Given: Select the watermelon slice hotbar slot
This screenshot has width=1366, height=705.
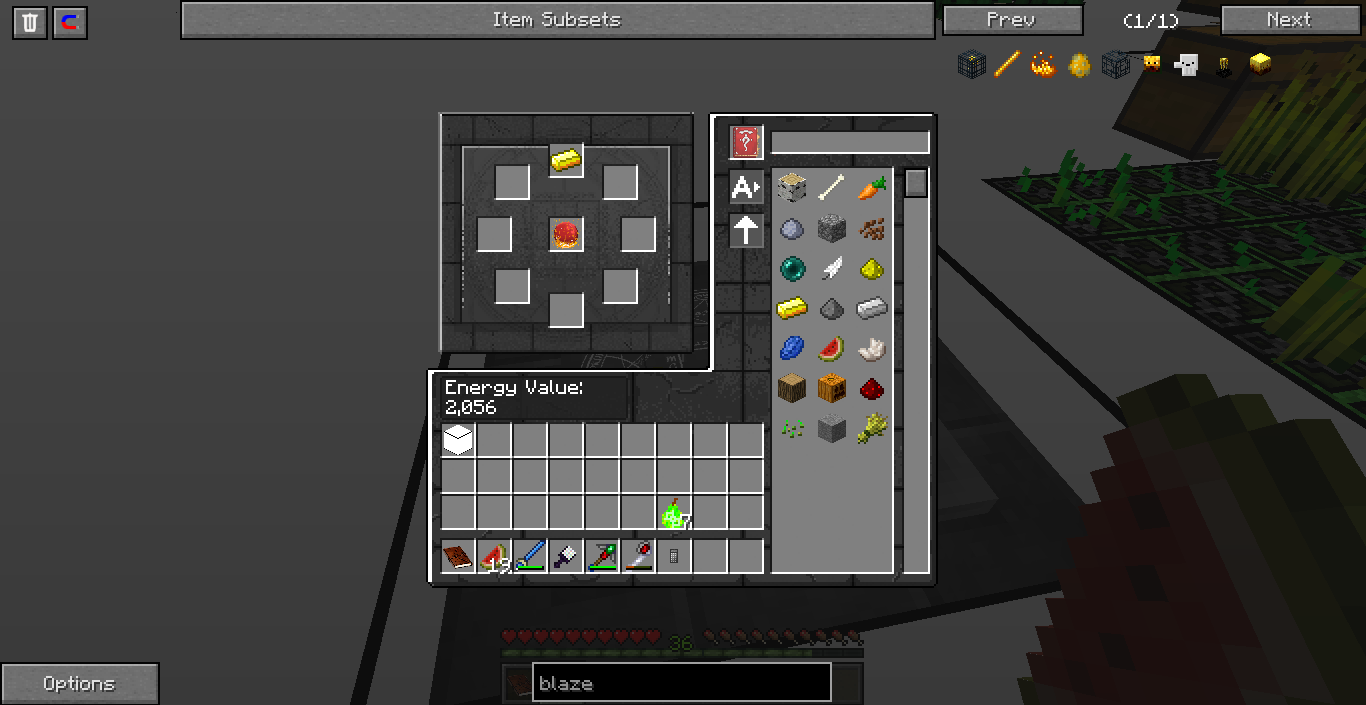Looking at the screenshot, I should [x=494, y=556].
